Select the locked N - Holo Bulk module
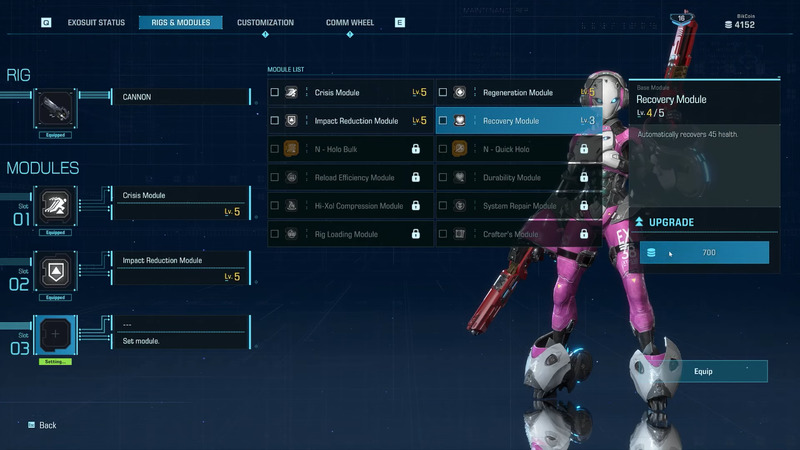 tap(350, 149)
